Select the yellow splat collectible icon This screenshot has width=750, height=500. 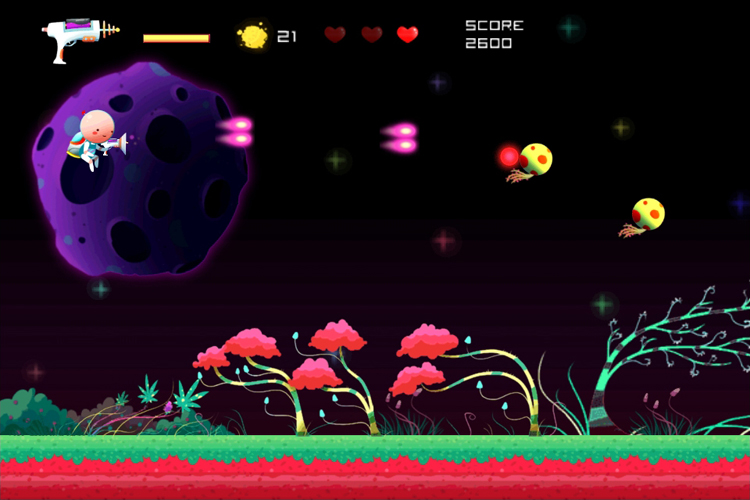tap(253, 36)
